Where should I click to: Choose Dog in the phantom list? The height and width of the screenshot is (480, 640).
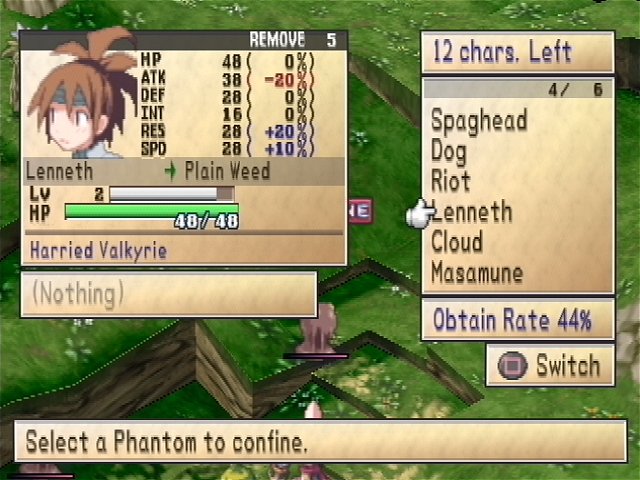click(449, 152)
